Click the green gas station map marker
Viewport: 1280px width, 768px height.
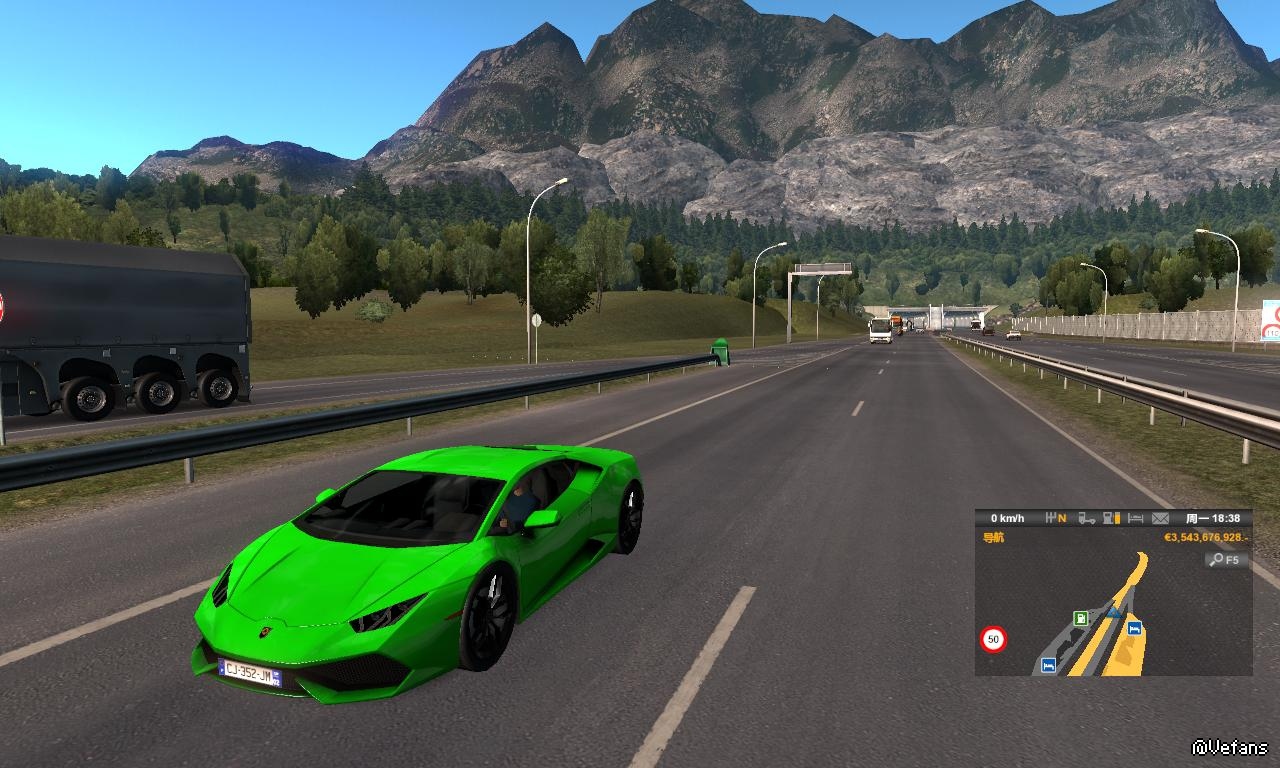1080,618
